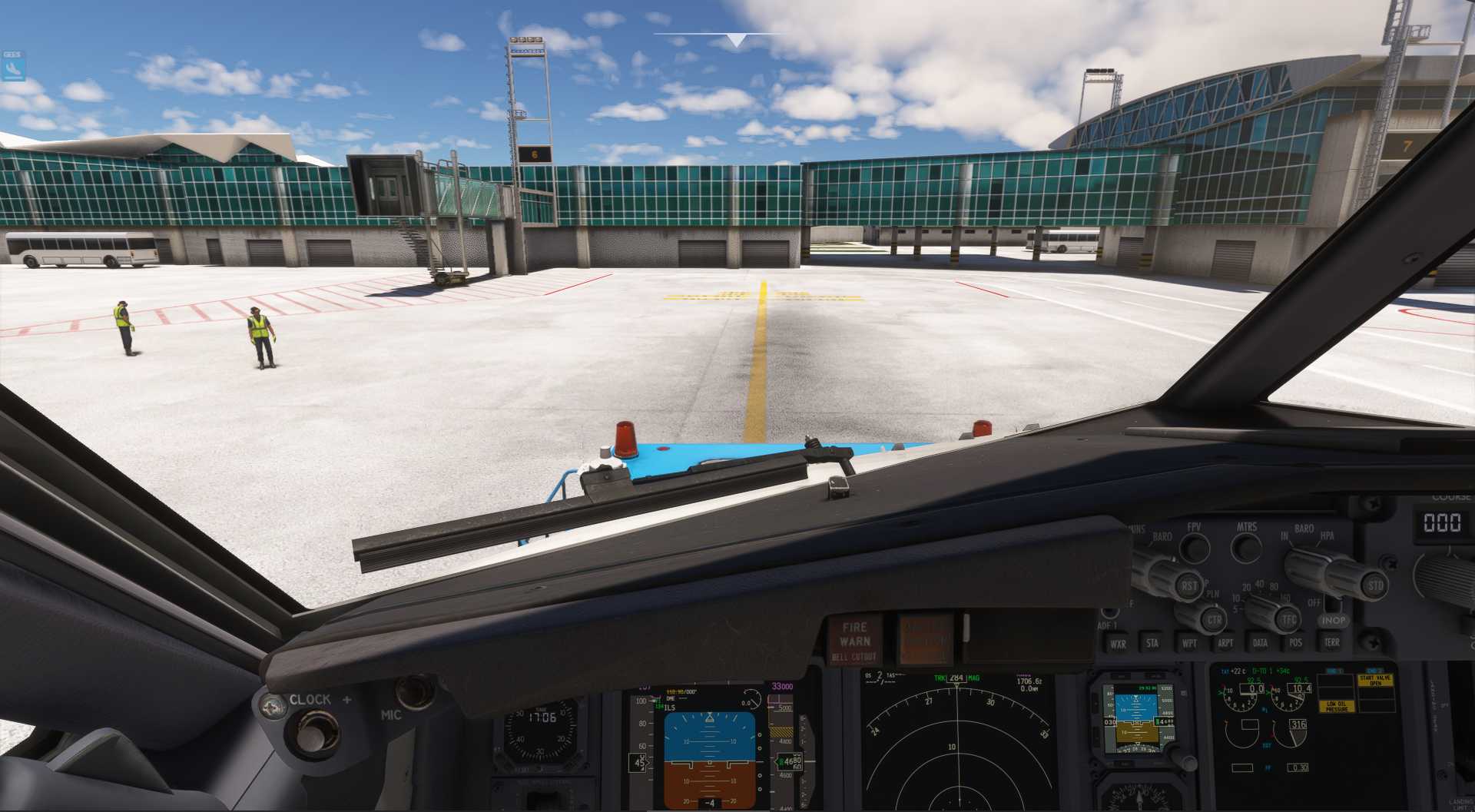This screenshot has width=1475, height=812.
Task: Click the RST minimums reset button
Action: tap(1188, 586)
